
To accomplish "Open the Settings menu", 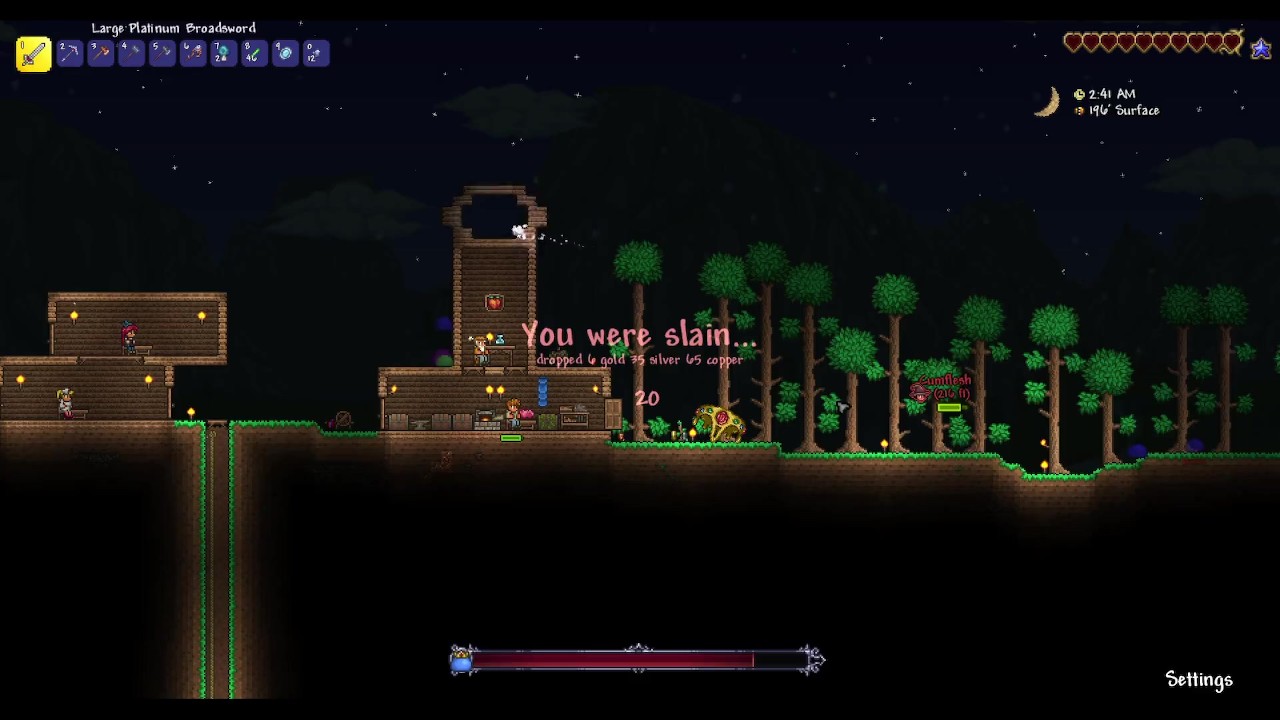I will 1199,680.
